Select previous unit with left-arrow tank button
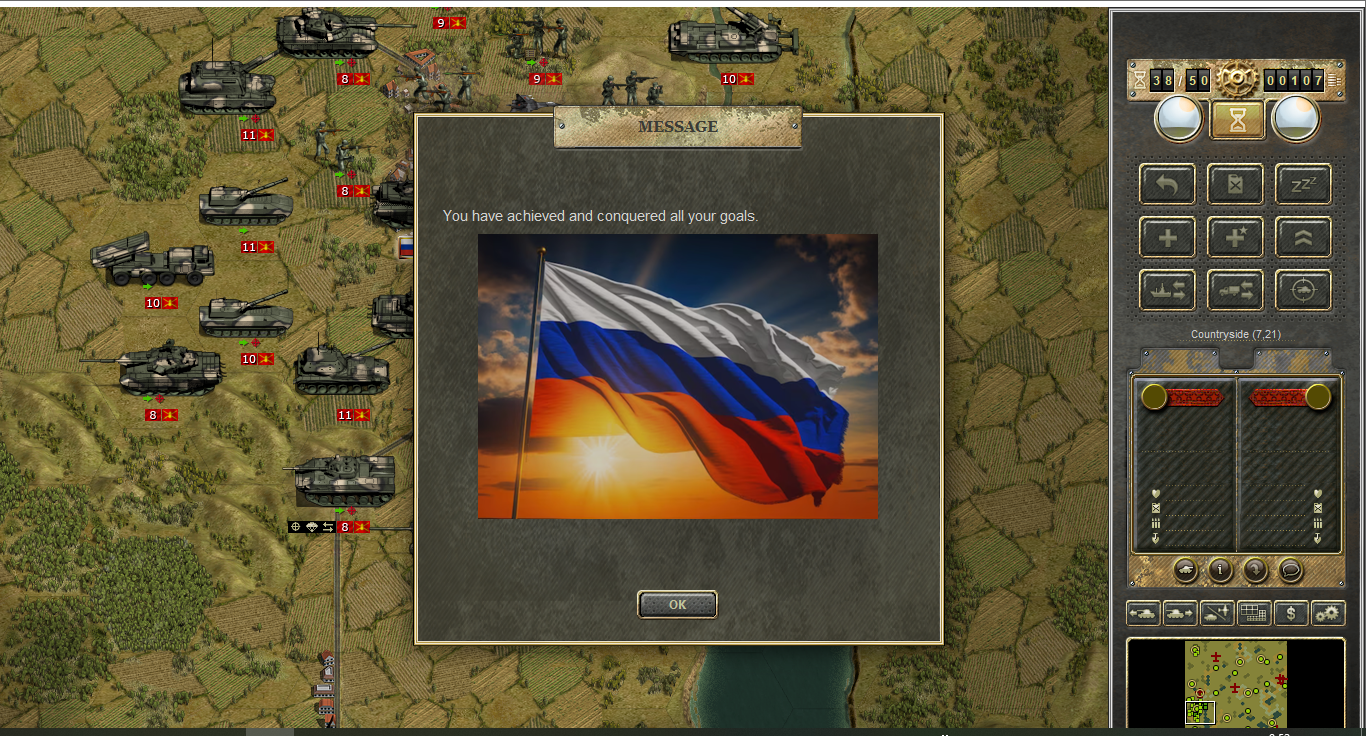 pos(1143,613)
